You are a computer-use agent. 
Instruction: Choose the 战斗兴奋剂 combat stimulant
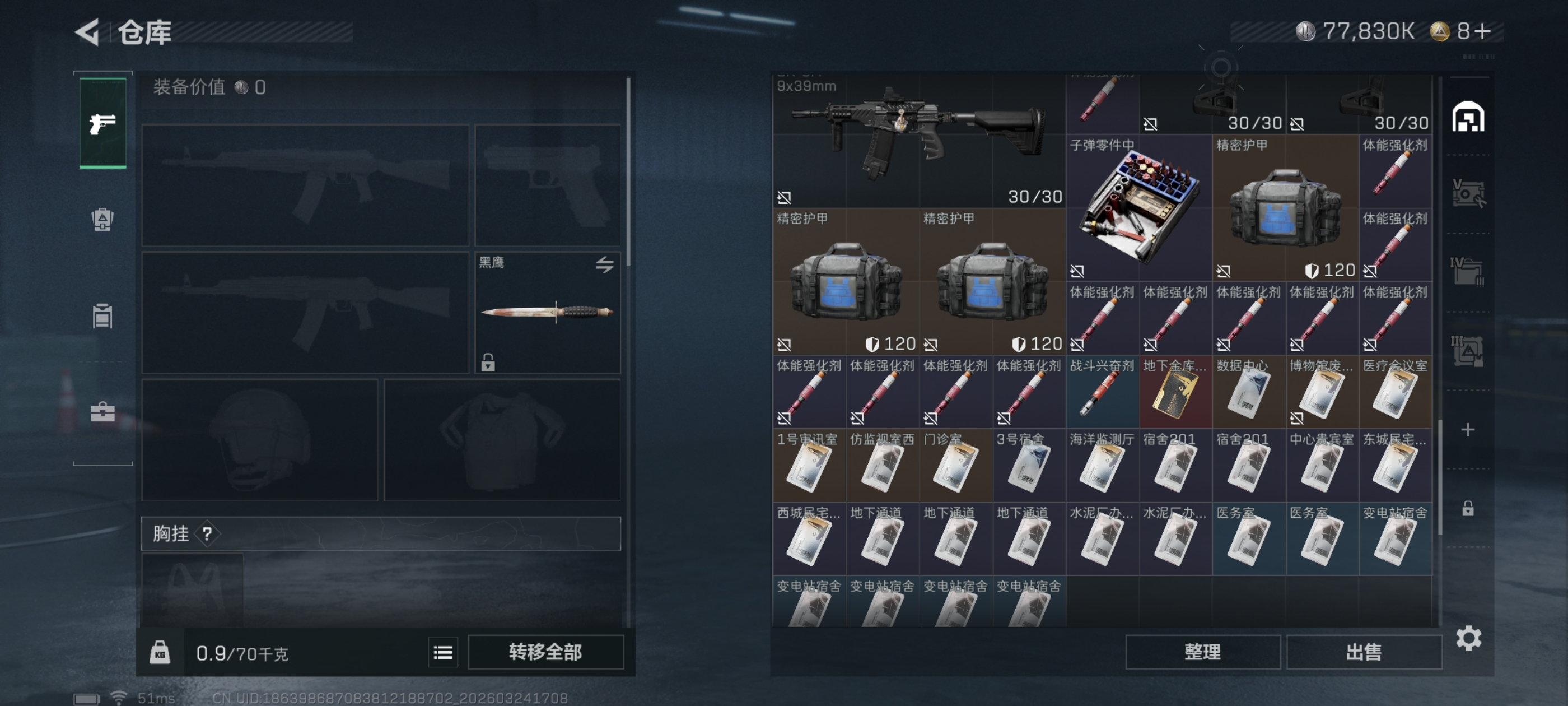(x=1102, y=393)
